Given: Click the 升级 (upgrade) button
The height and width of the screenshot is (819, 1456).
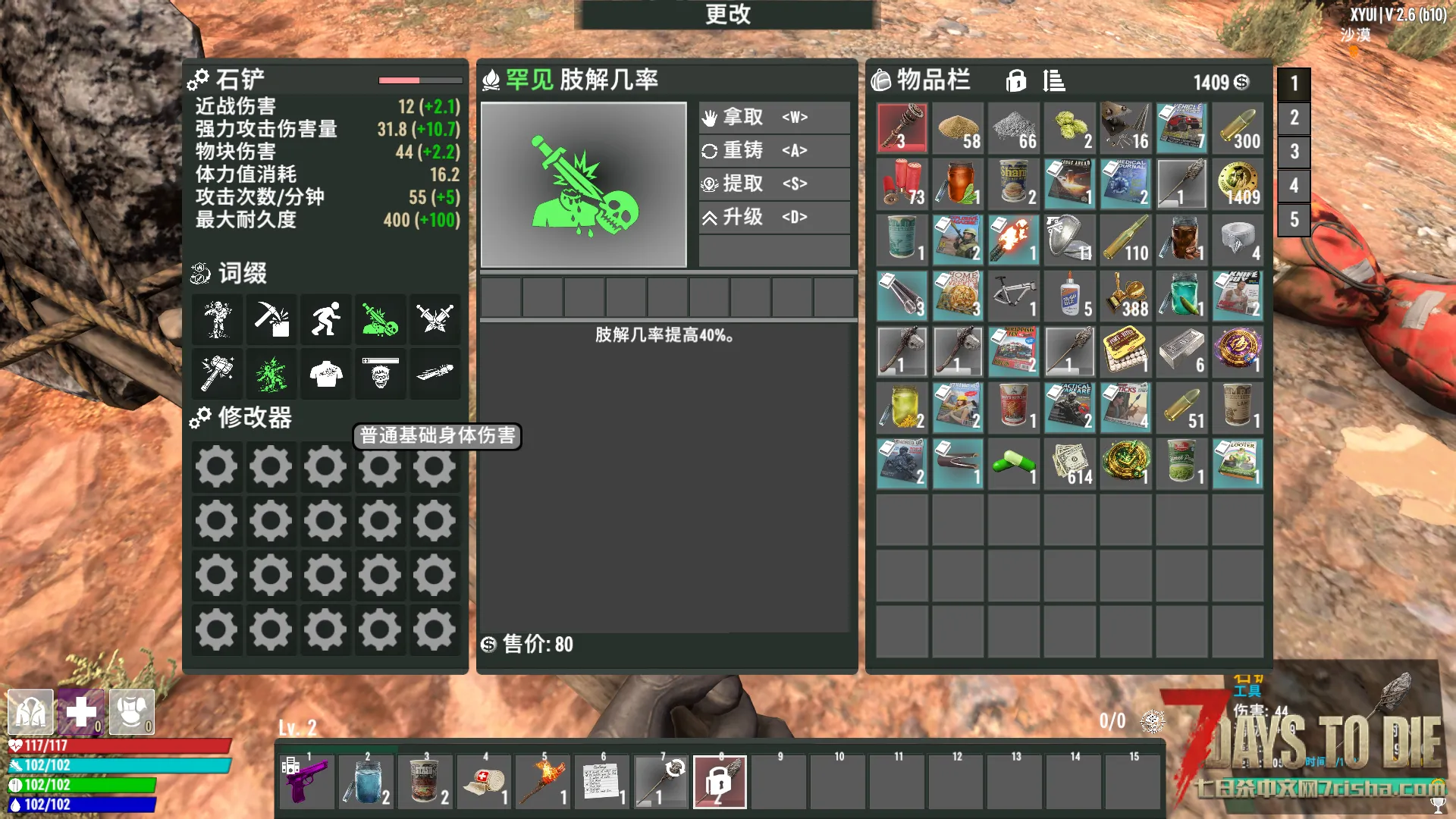Looking at the screenshot, I should (x=773, y=218).
